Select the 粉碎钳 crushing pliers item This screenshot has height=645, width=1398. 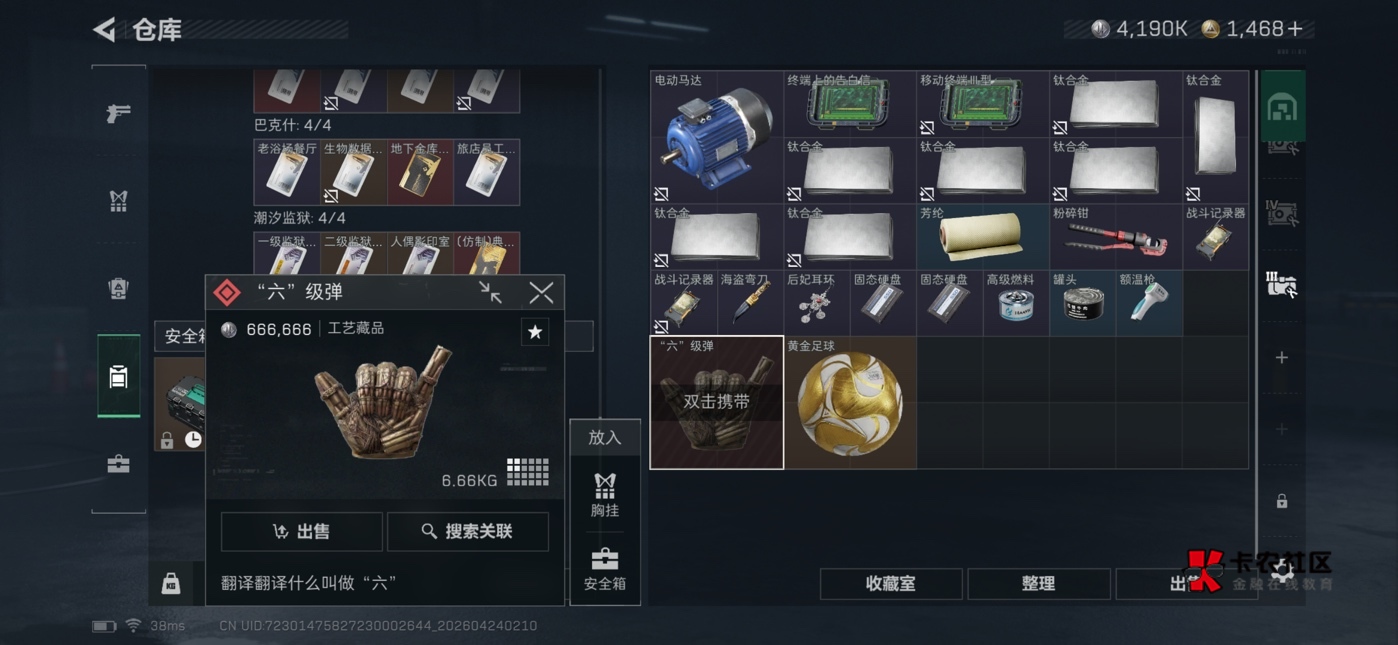tap(1115, 237)
